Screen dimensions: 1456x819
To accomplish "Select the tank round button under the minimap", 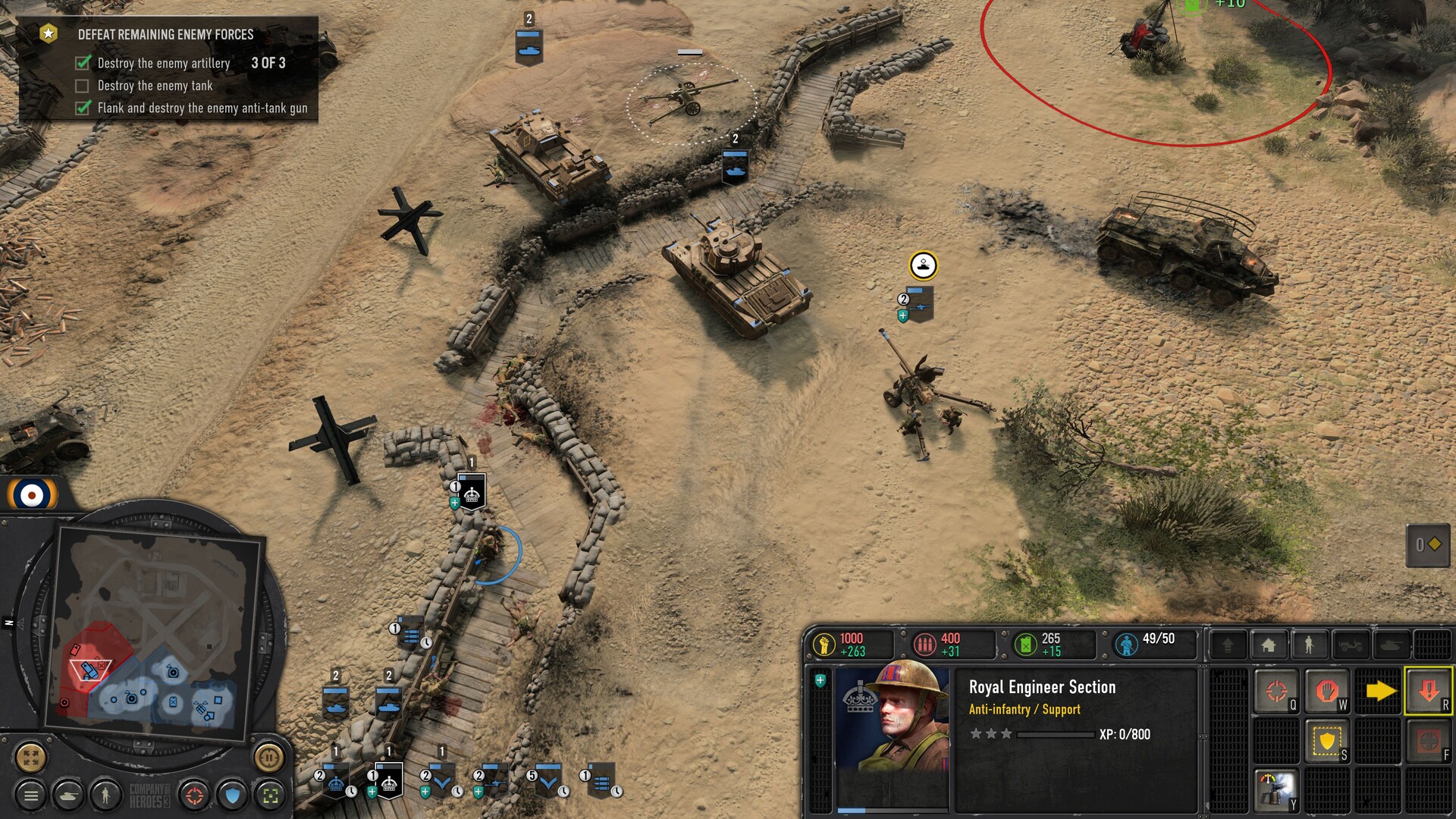I will 69,795.
